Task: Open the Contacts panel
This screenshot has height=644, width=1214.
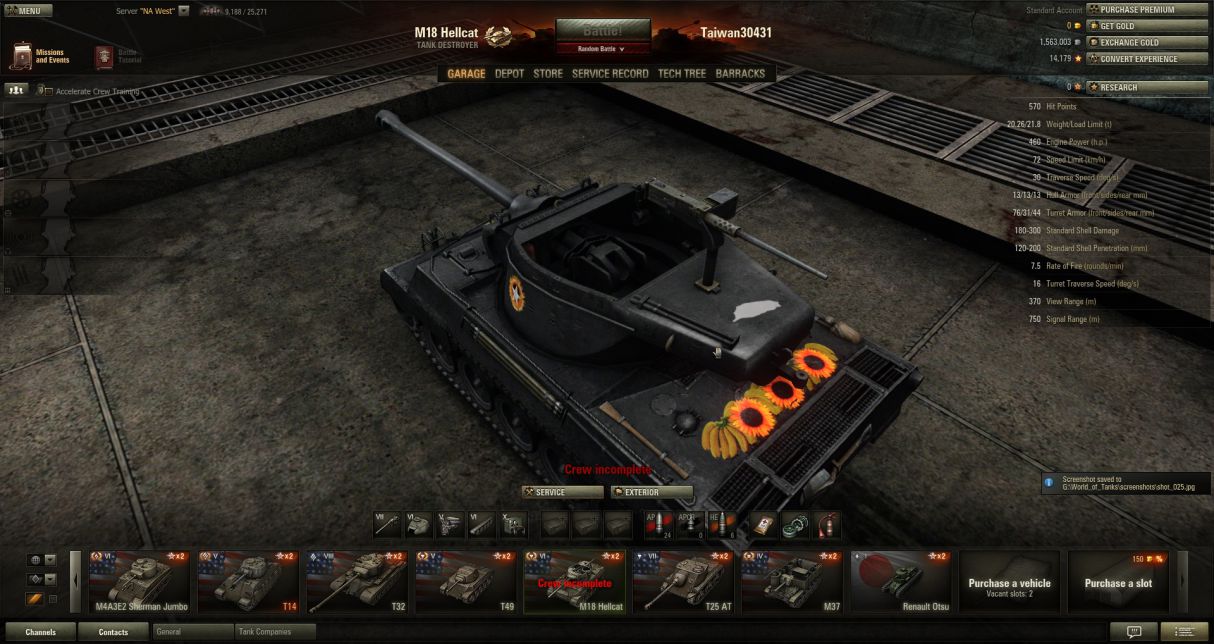Action: point(113,632)
